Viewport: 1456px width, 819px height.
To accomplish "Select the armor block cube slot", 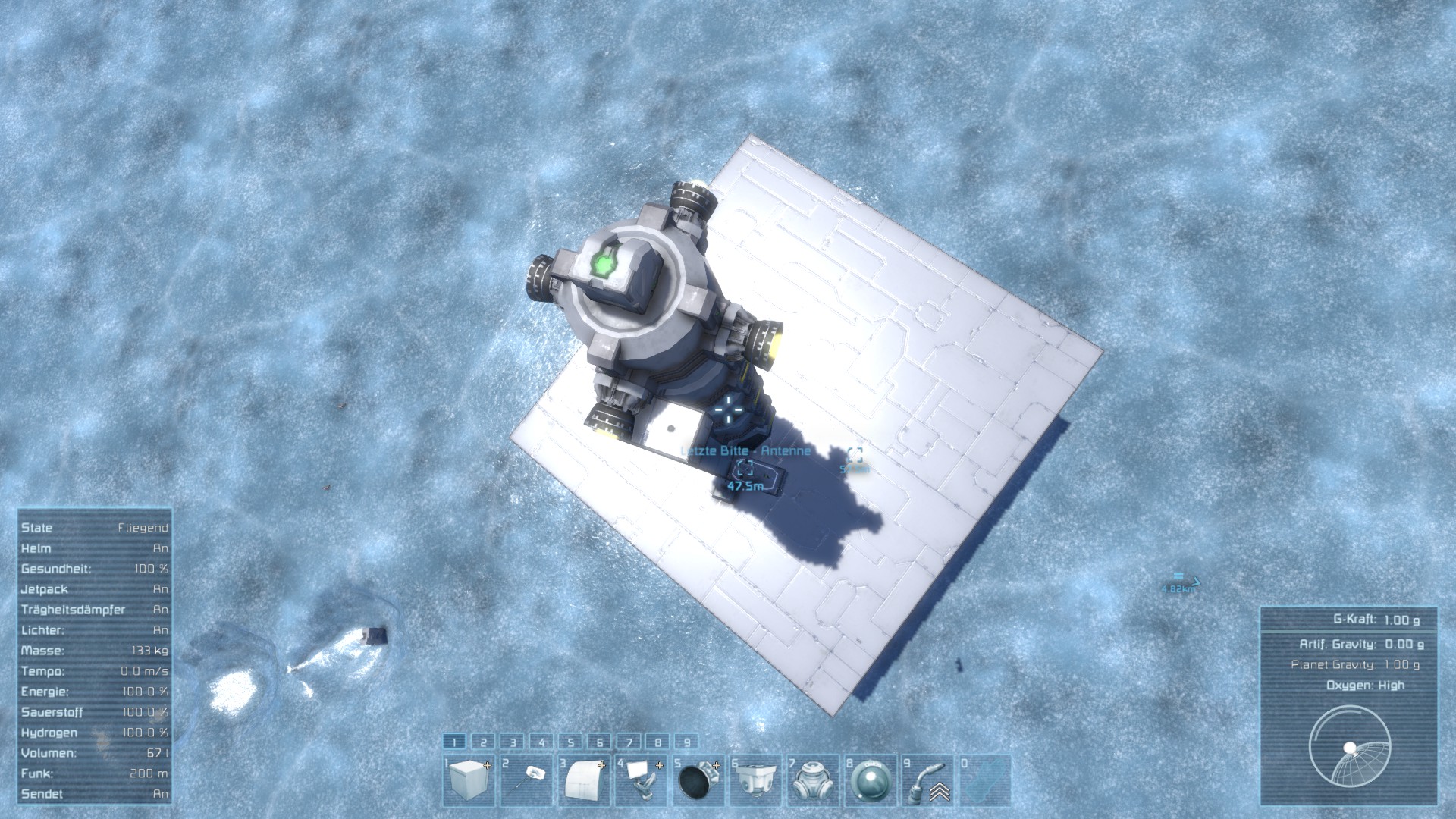I will pyautogui.click(x=469, y=780).
